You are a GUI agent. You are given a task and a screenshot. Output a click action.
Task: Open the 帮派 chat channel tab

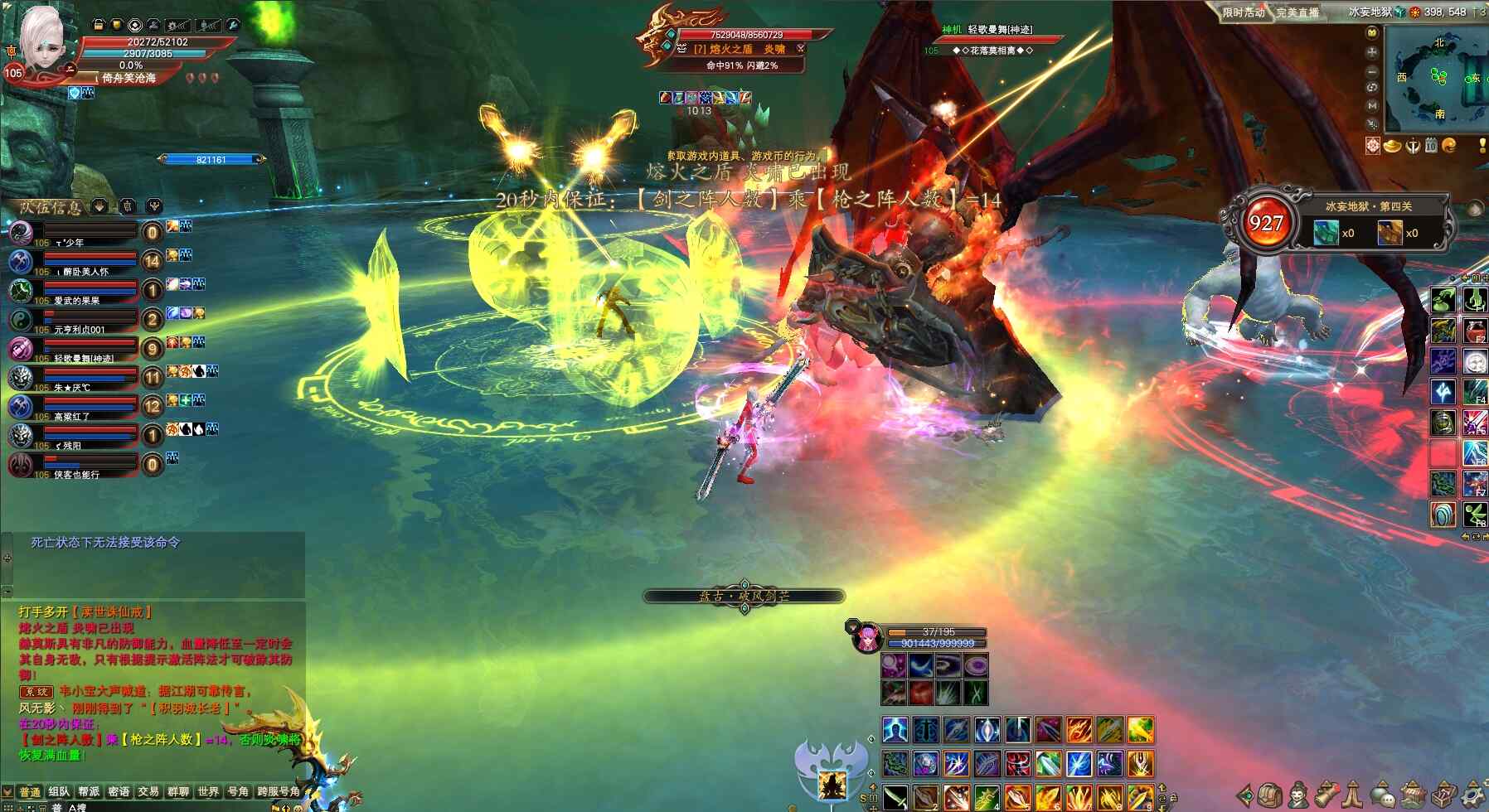click(89, 791)
